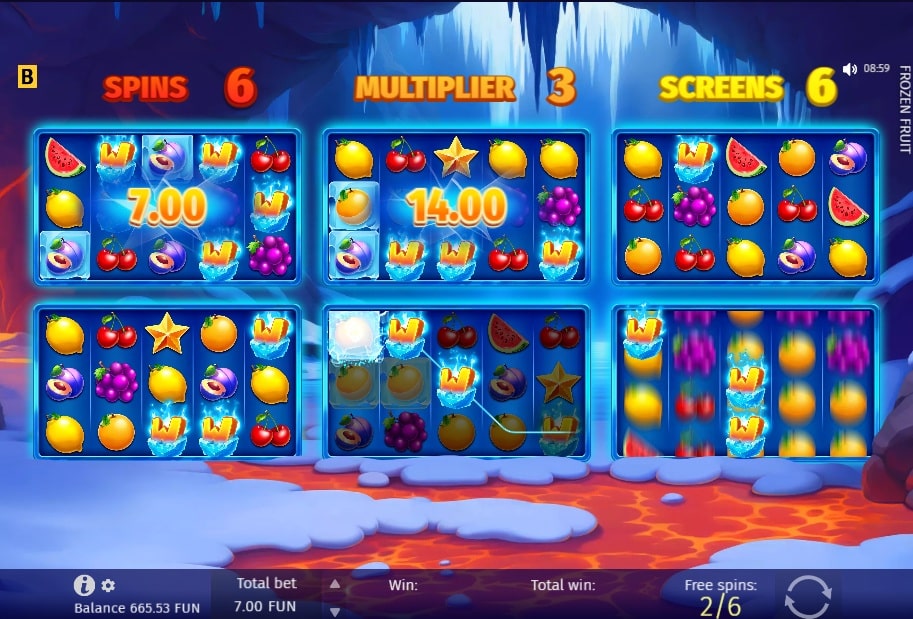Increase total bet with the up arrow
Screen dimensions: 913x619
(335, 585)
